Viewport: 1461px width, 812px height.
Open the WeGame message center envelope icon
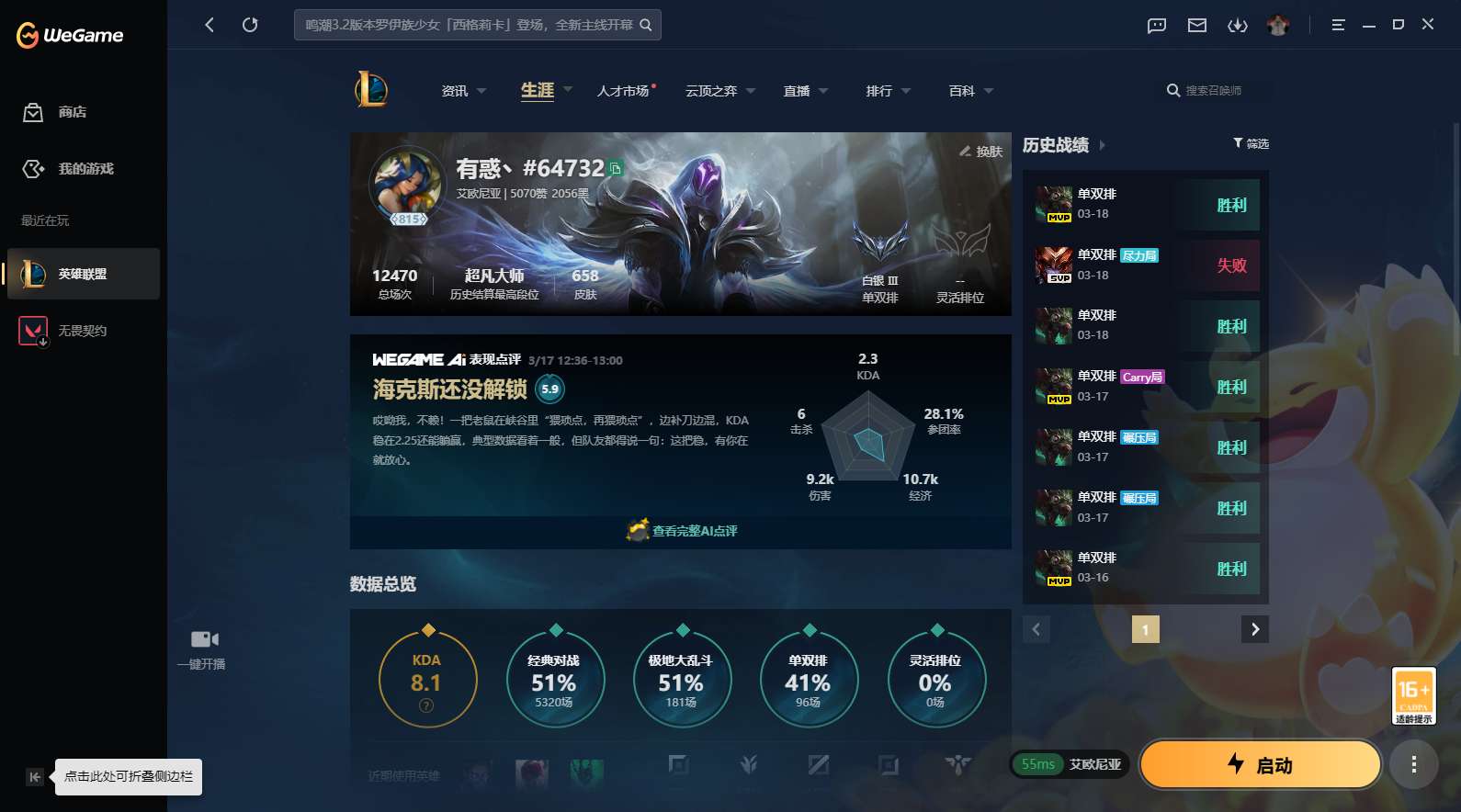coord(1195,25)
